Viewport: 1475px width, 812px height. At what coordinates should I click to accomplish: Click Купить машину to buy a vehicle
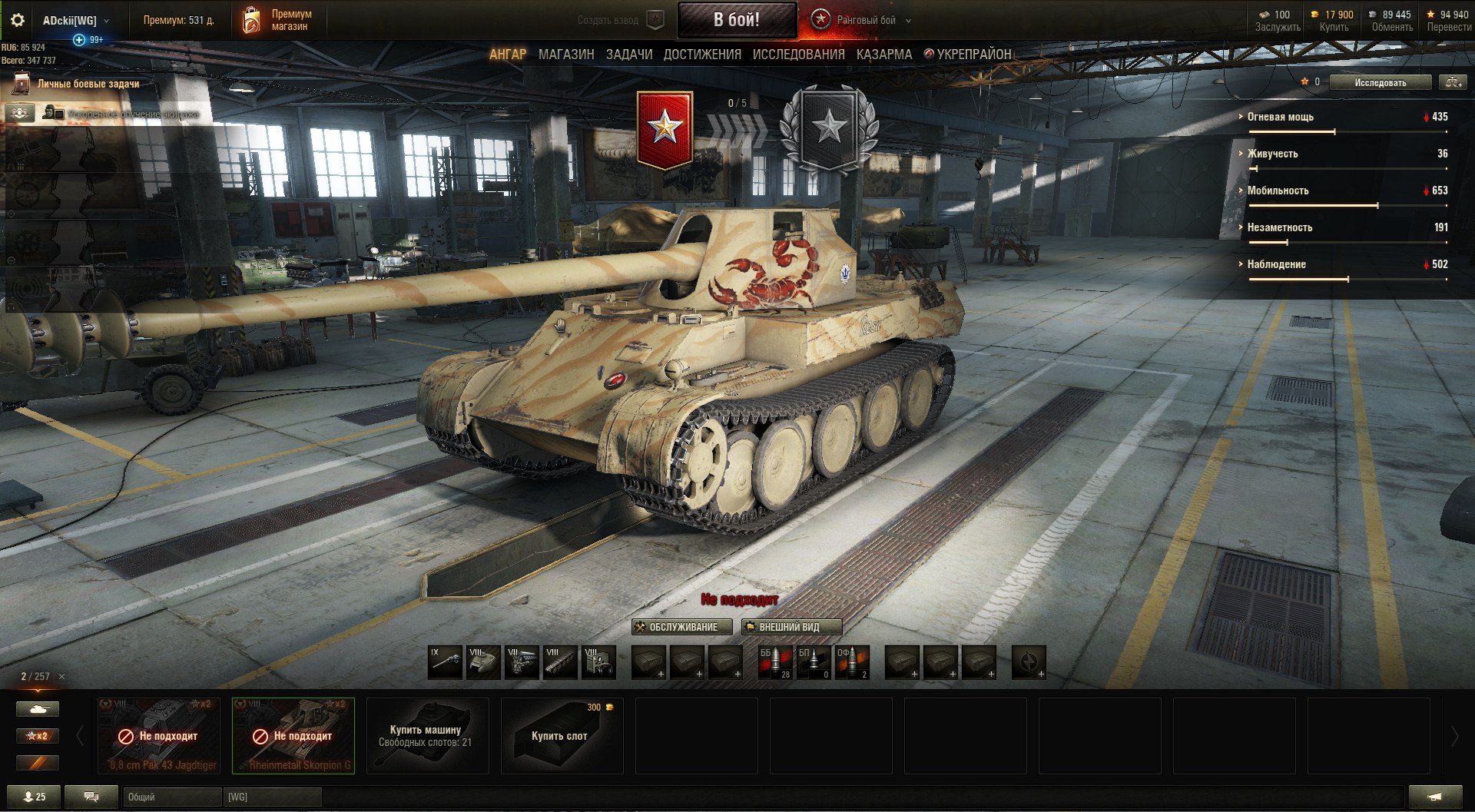pos(427,735)
